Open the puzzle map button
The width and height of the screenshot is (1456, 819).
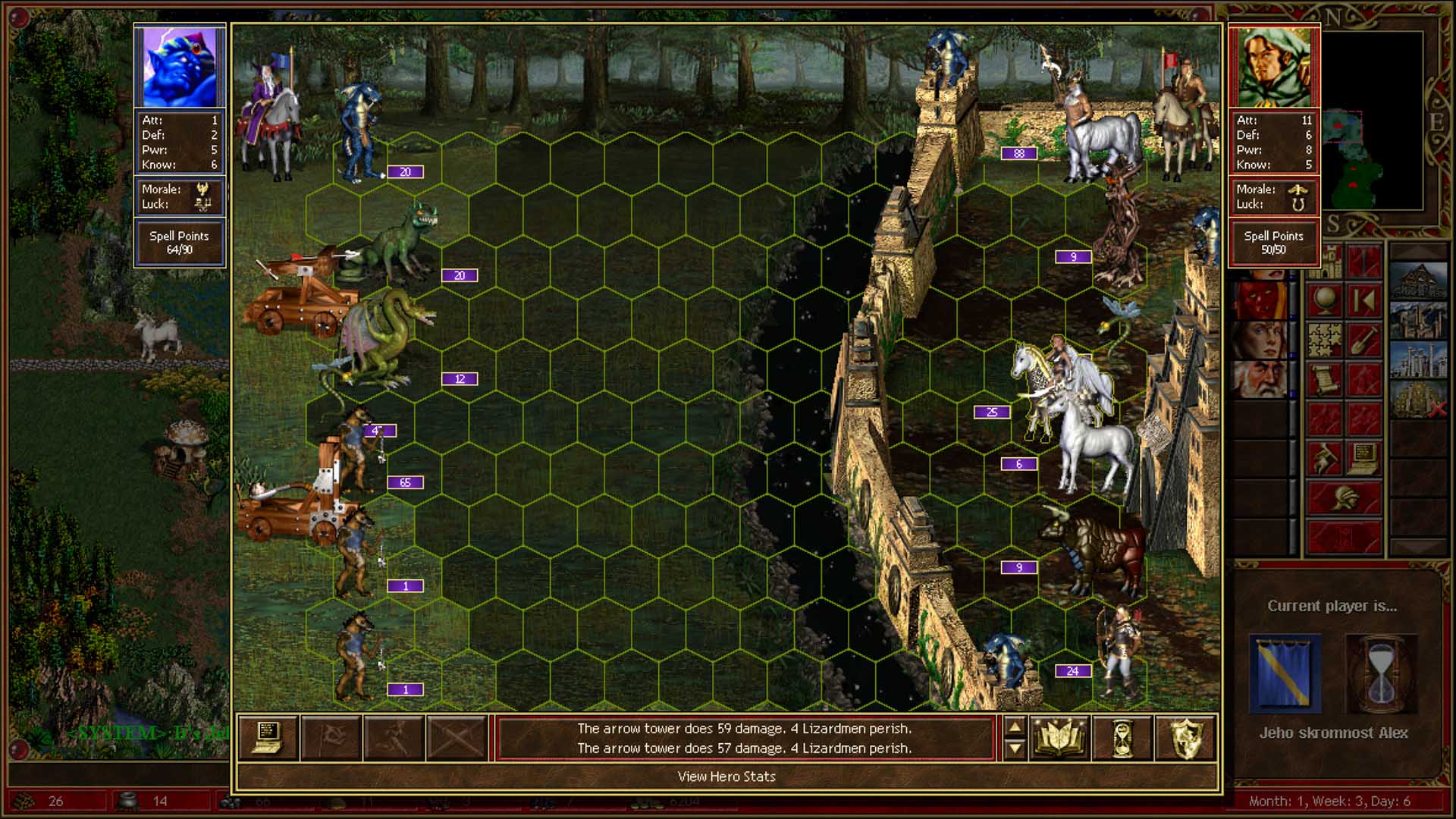(x=1324, y=340)
